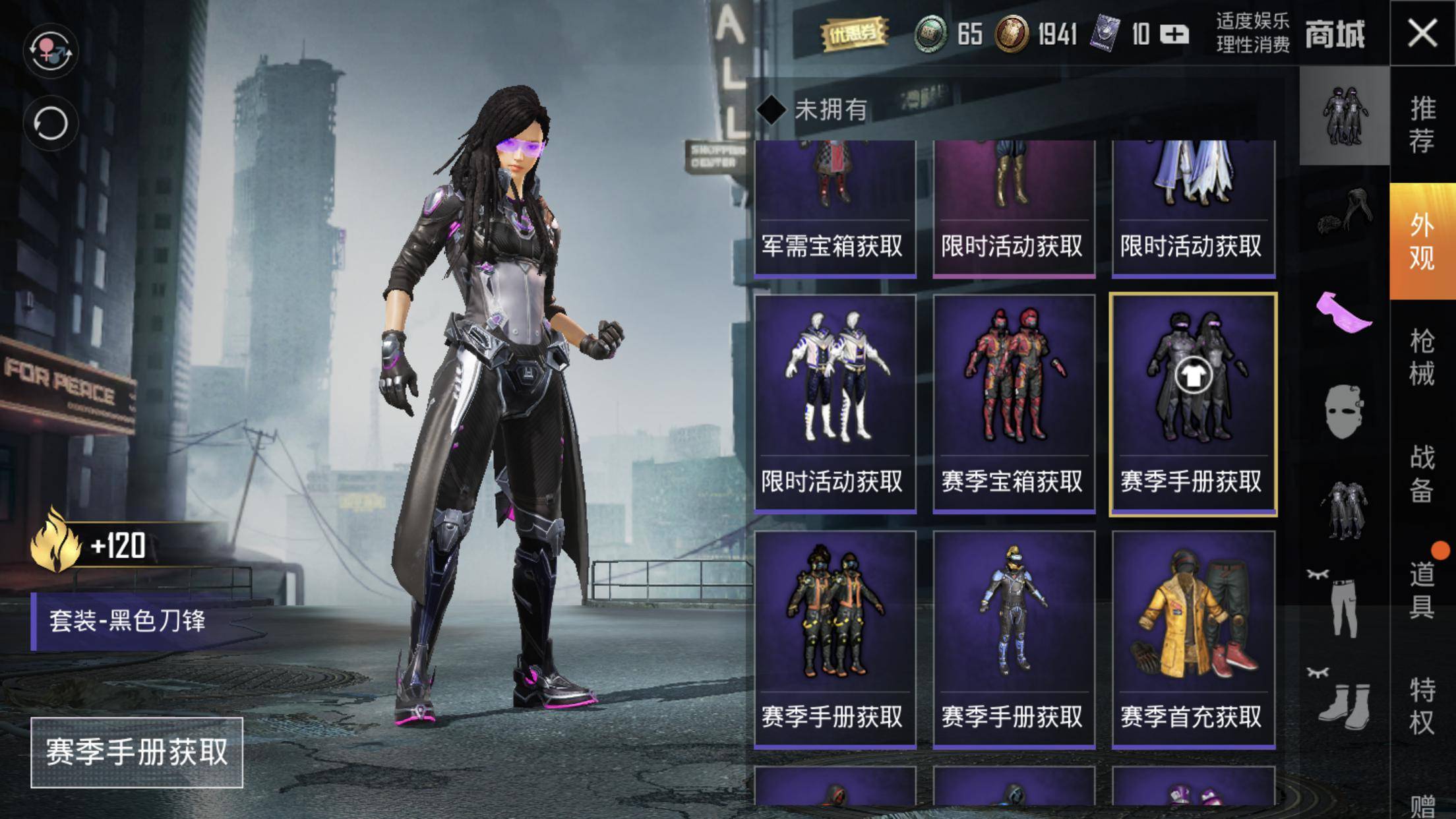Go to the 道具 tab
This screenshot has height=819, width=1456.
(1422, 590)
